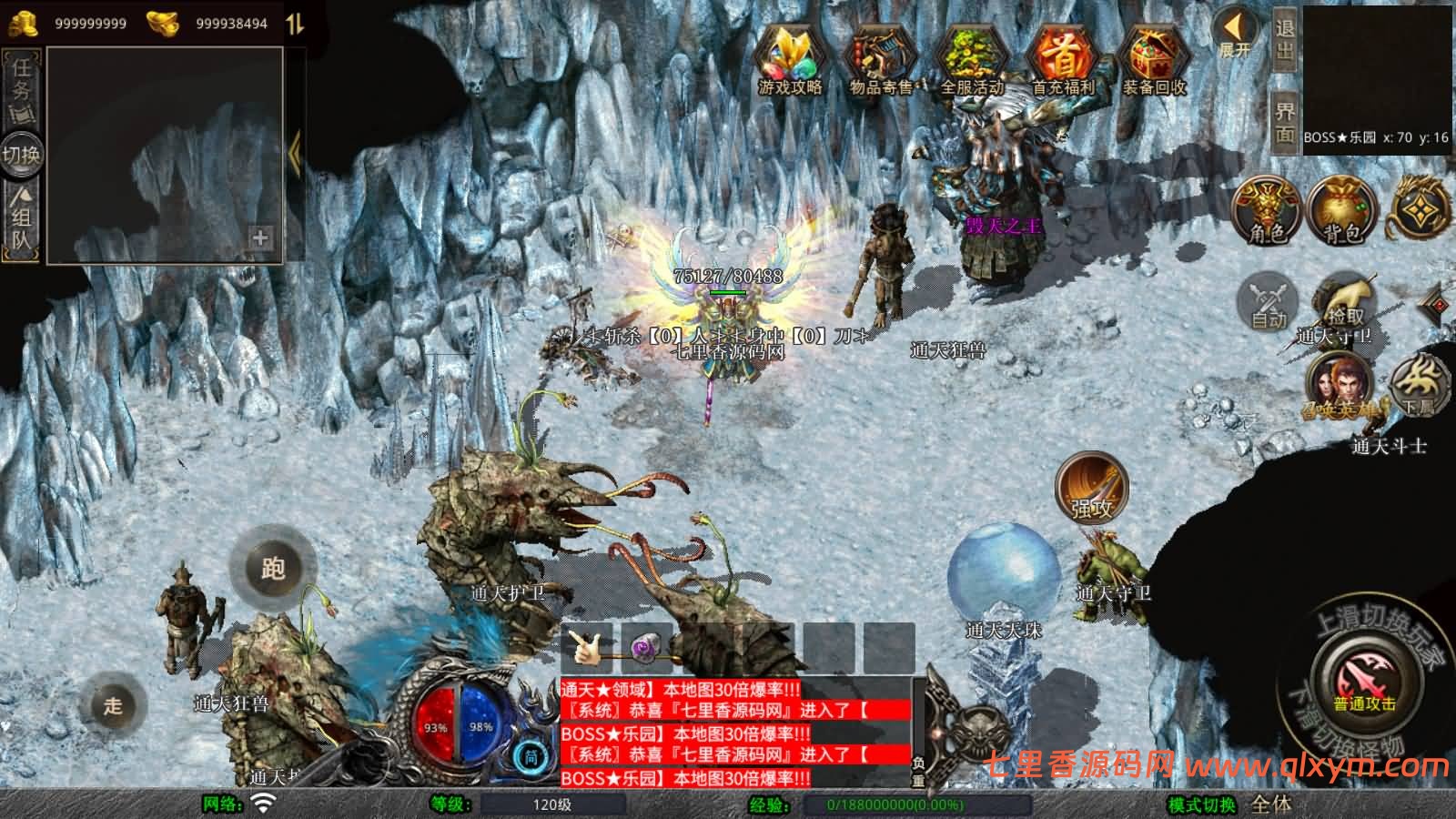Open the 背包 backpack
This screenshot has width=1456, height=819.
point(1341,211)
